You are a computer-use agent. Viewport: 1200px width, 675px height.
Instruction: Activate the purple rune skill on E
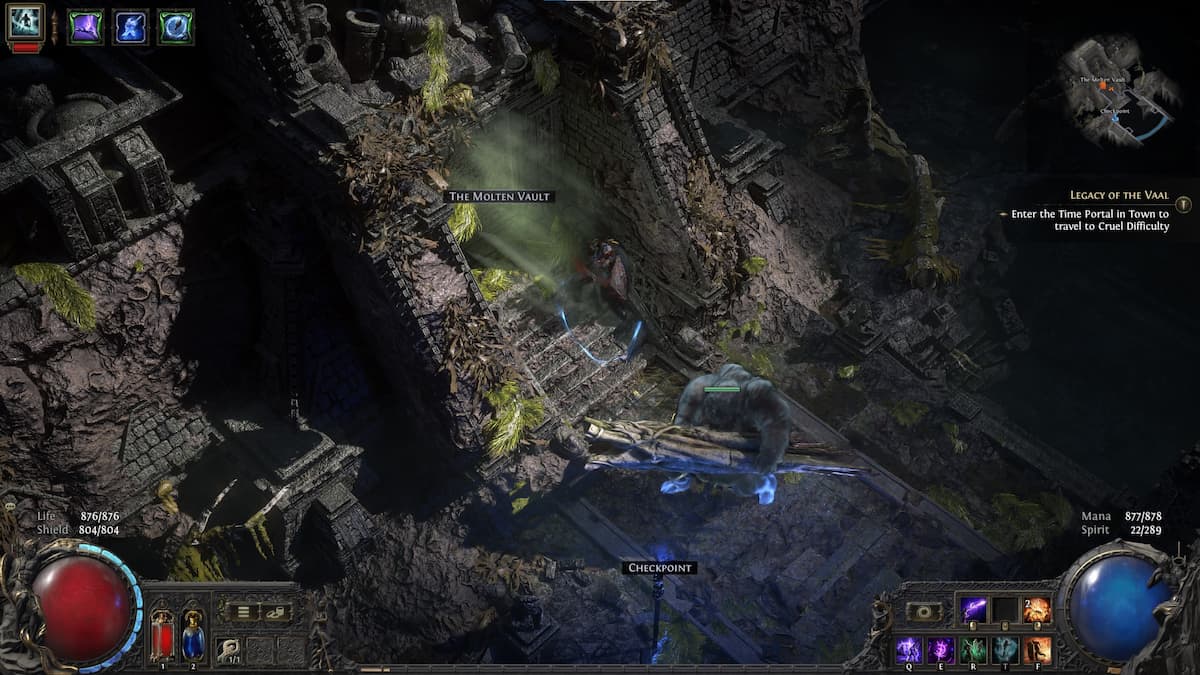(x=942, y=649)
